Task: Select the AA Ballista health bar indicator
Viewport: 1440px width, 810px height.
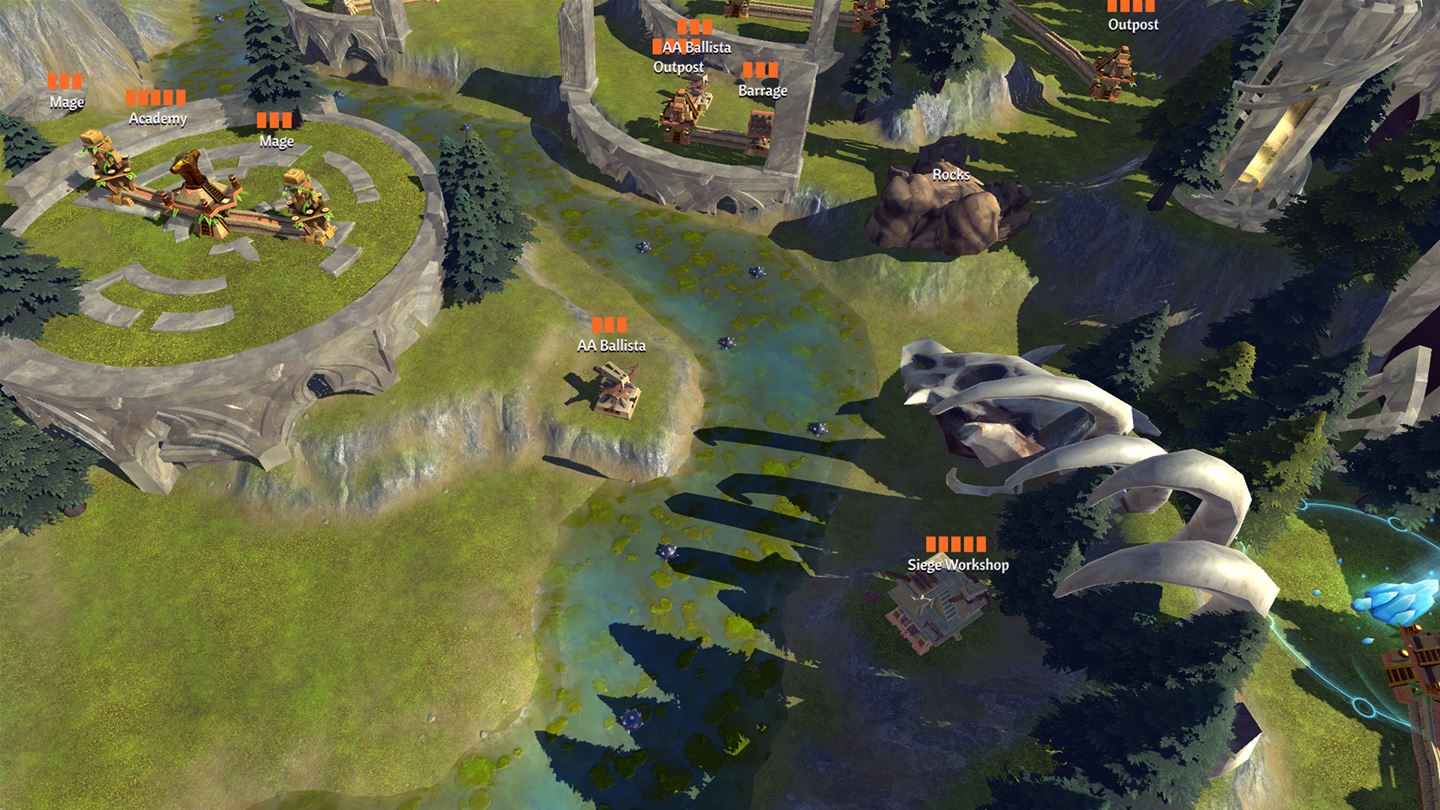Action: tap(611, 322)
